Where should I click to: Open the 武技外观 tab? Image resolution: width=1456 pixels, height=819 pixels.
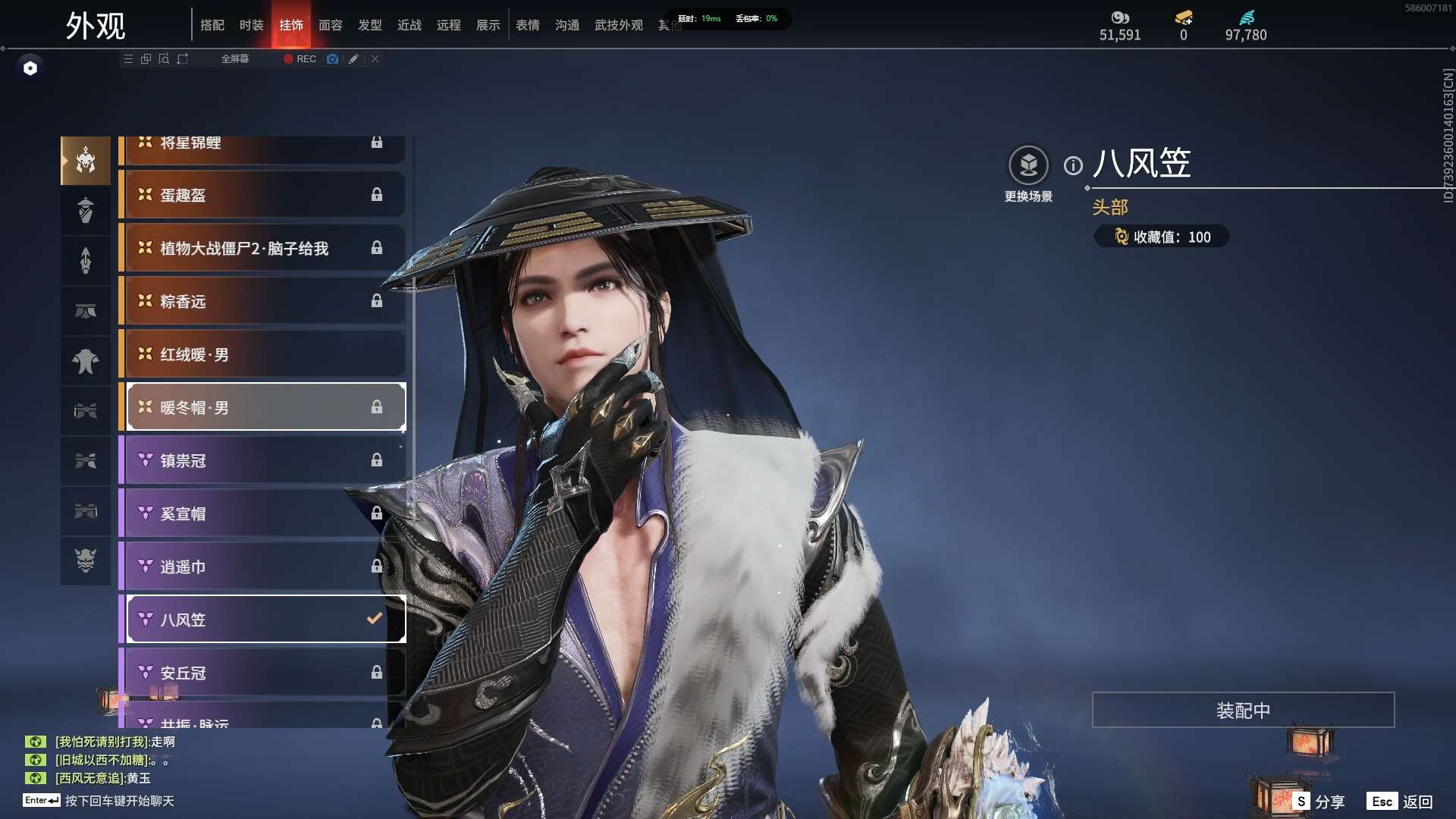point(618,25)
